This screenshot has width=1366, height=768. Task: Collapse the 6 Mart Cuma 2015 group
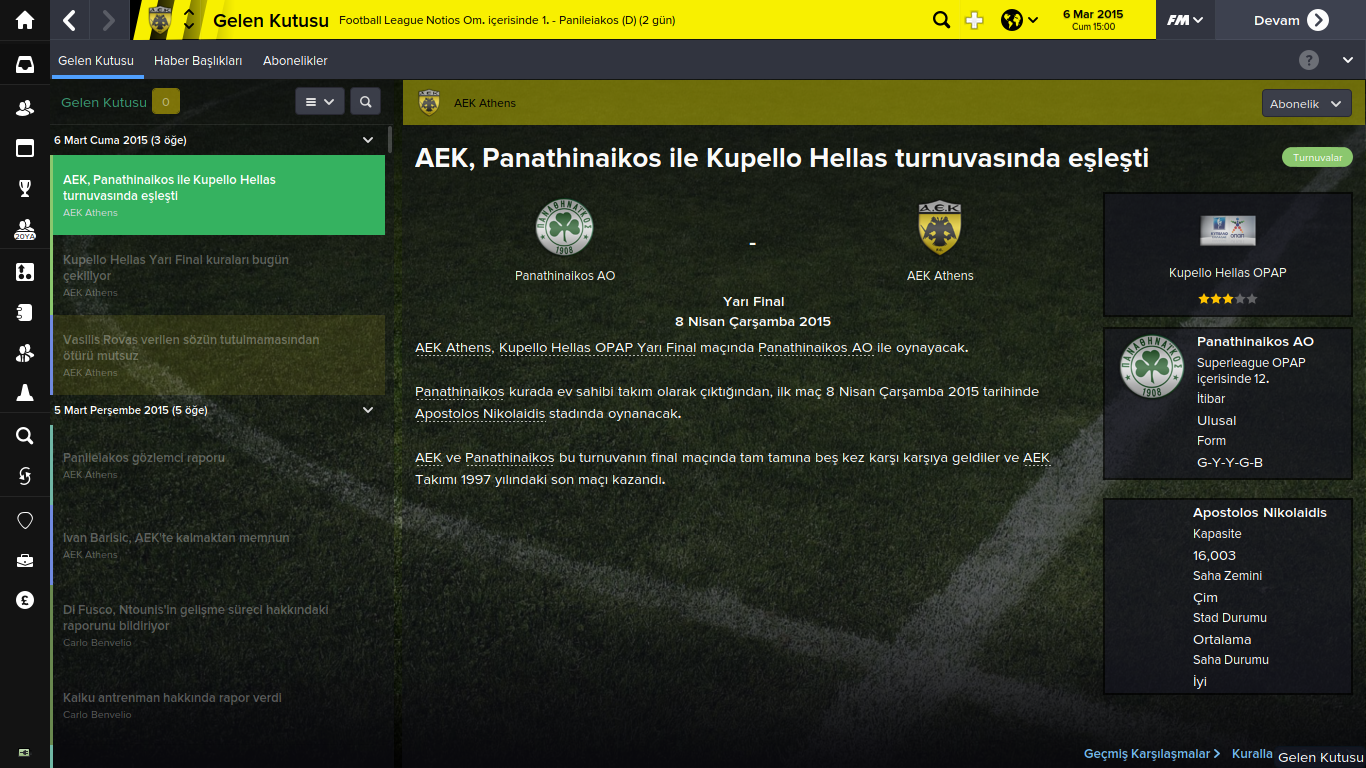pos(368,140)
